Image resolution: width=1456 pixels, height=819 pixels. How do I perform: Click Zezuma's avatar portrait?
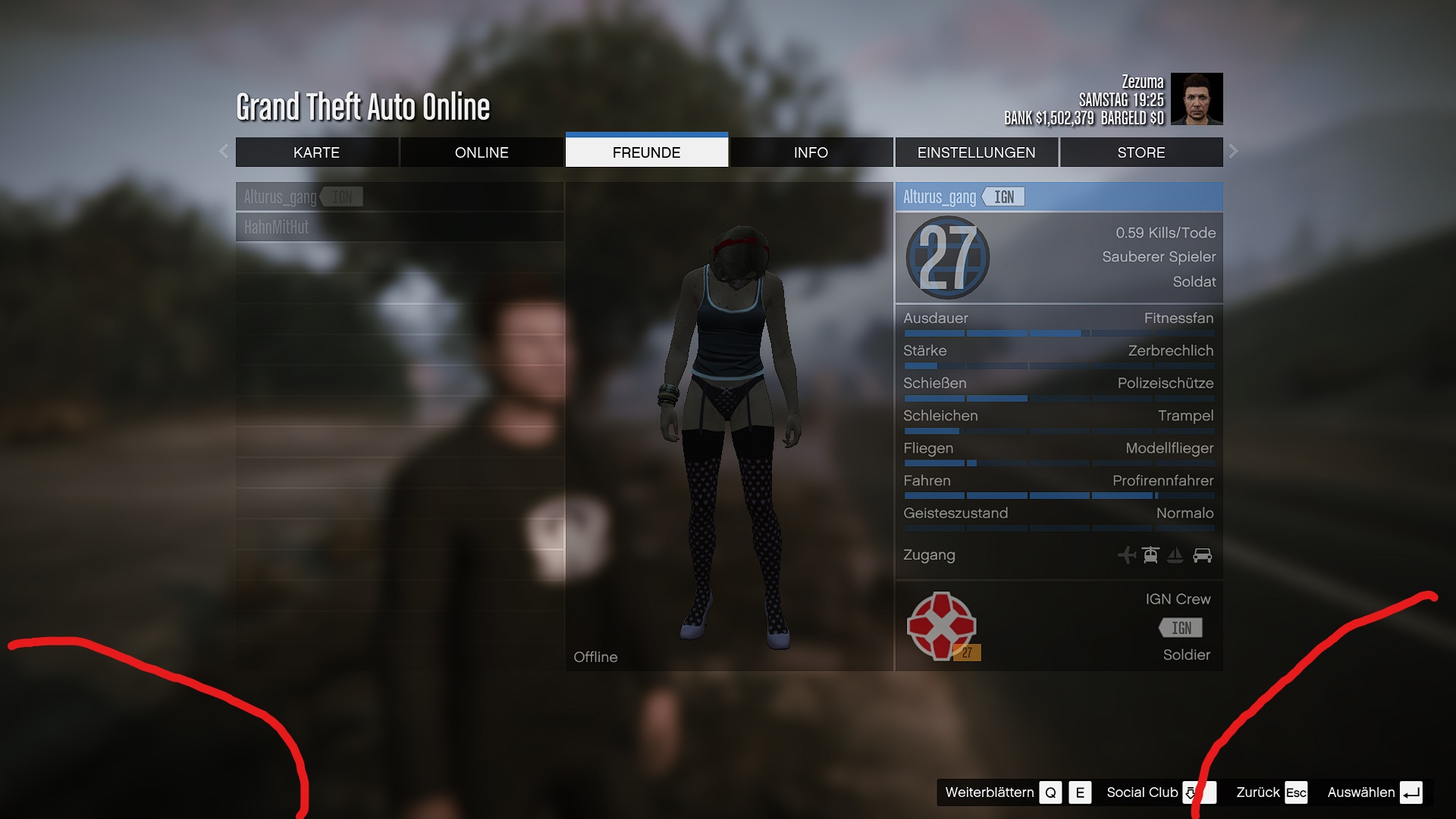pyautogui.click(x=1197, y=99)
